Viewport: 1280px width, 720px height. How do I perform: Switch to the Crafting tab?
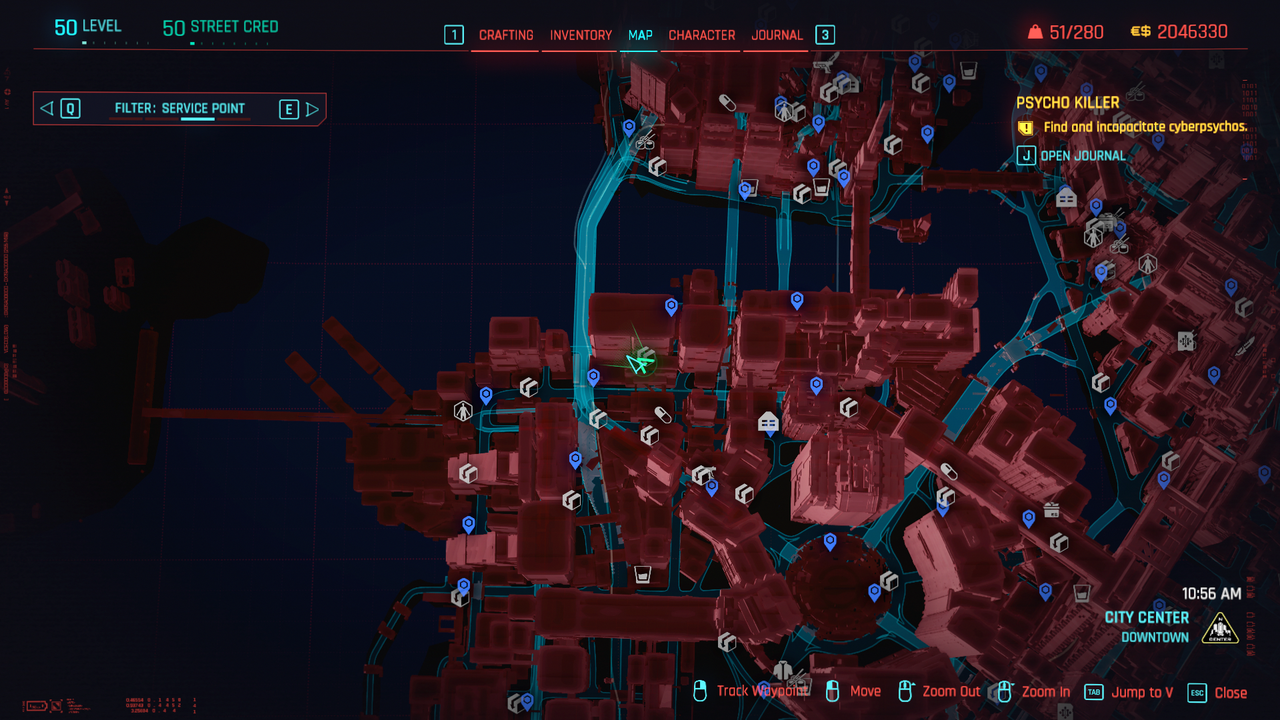[506, 35]
